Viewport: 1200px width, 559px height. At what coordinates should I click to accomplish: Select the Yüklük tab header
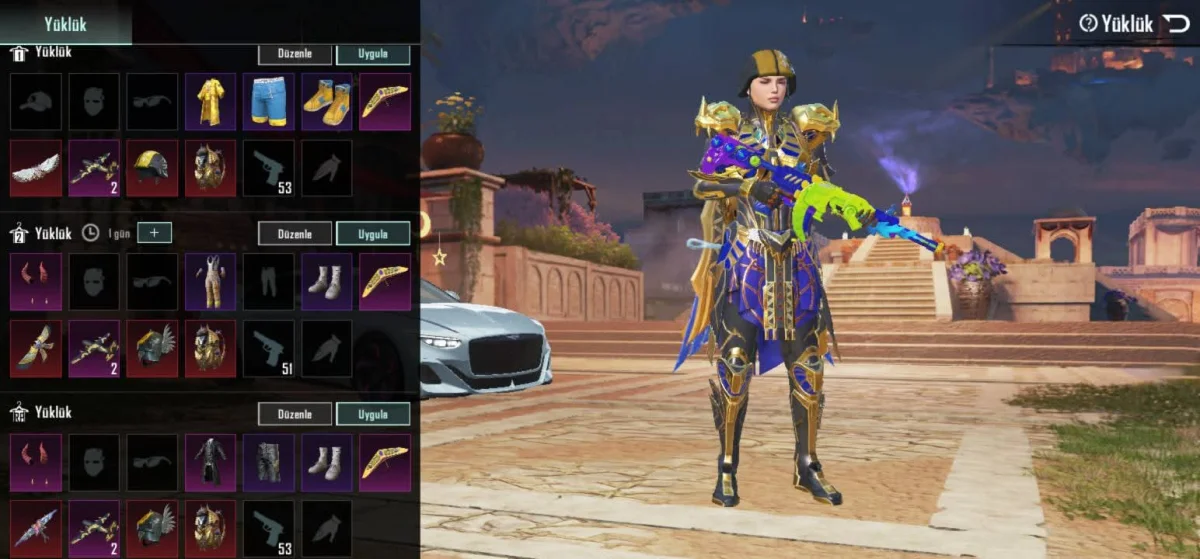point(65,24)
